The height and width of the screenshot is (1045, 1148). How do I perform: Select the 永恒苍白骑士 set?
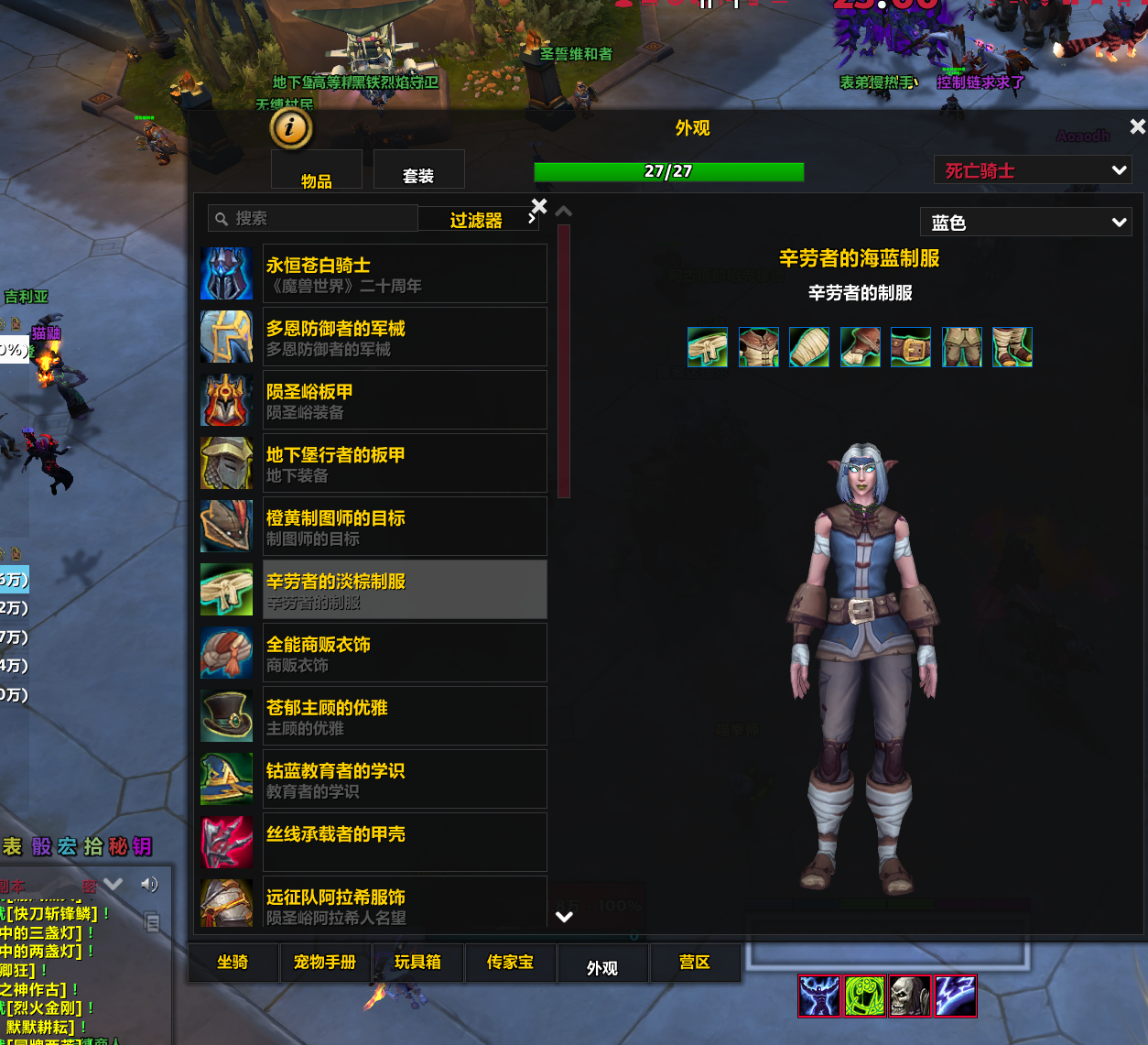click(404, 274)
